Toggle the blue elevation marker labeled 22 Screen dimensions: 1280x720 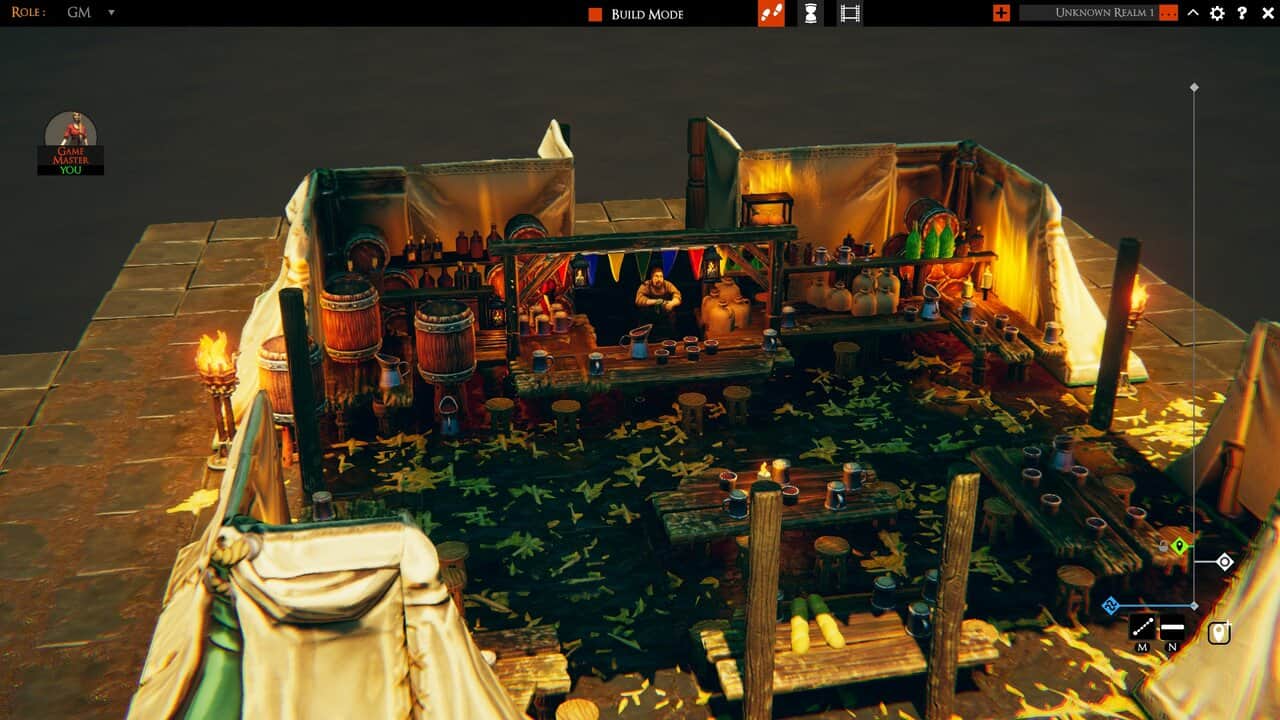click(x=1110, y=603)
